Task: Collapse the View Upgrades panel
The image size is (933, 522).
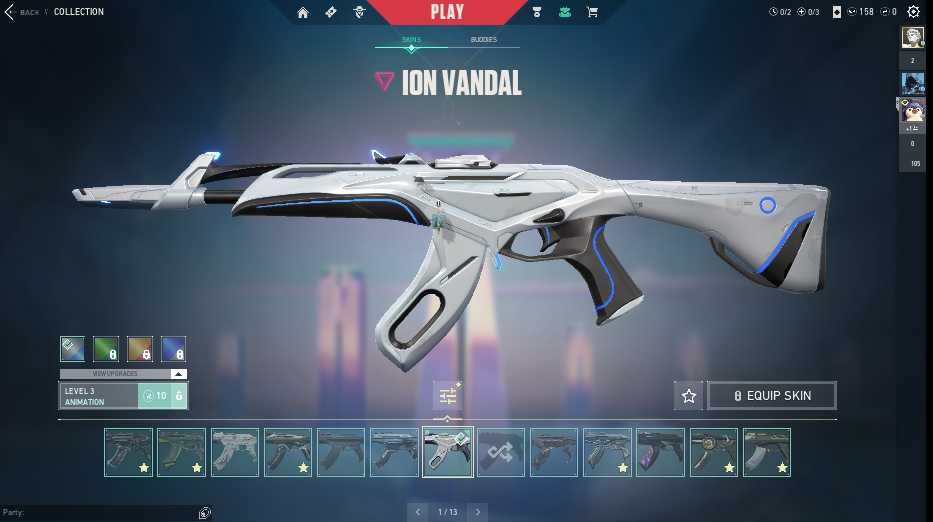Action: tap(178, 374)
